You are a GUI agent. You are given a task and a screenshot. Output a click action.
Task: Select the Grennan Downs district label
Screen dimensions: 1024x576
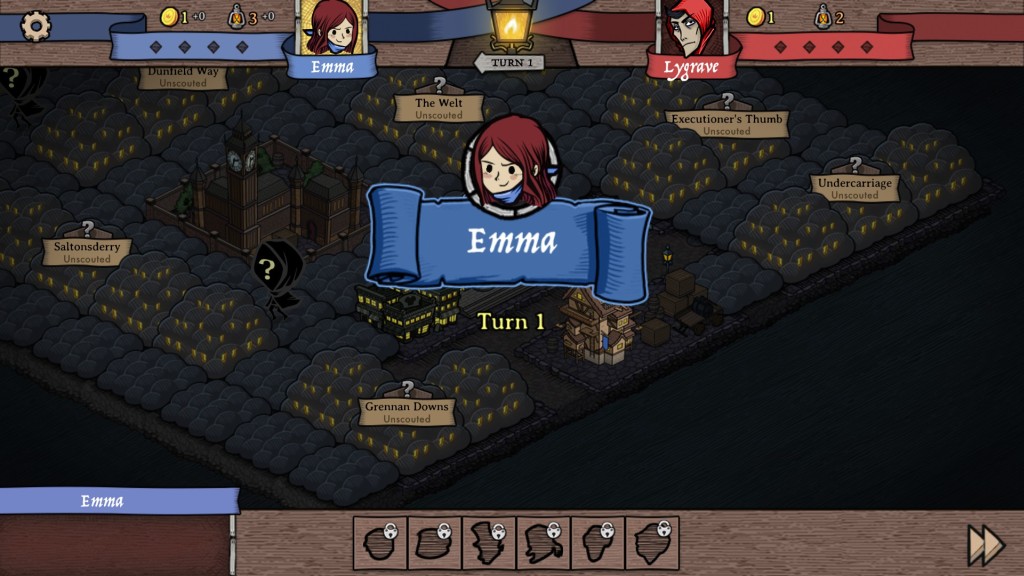pos(407,412)
